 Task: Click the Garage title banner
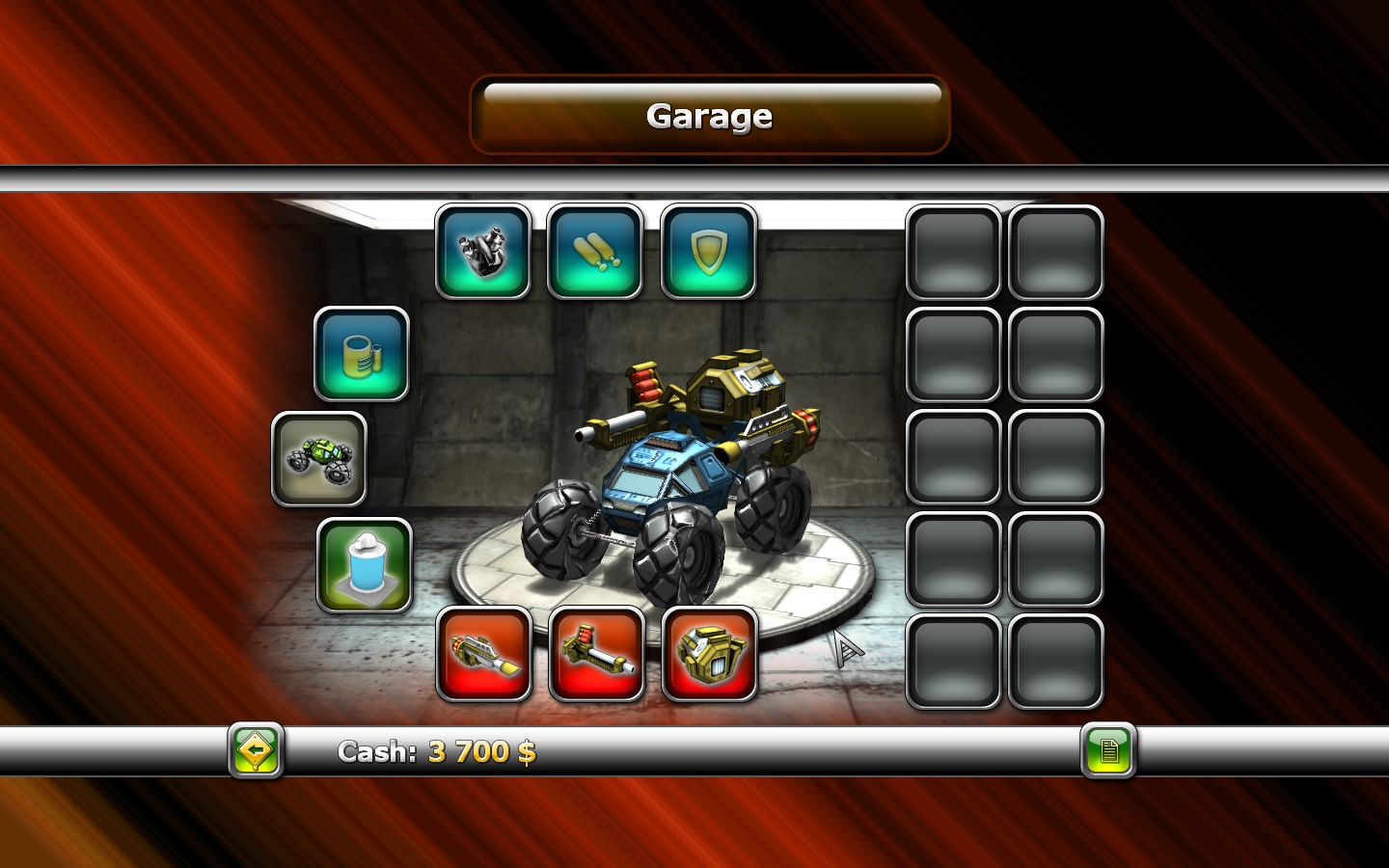709,116
